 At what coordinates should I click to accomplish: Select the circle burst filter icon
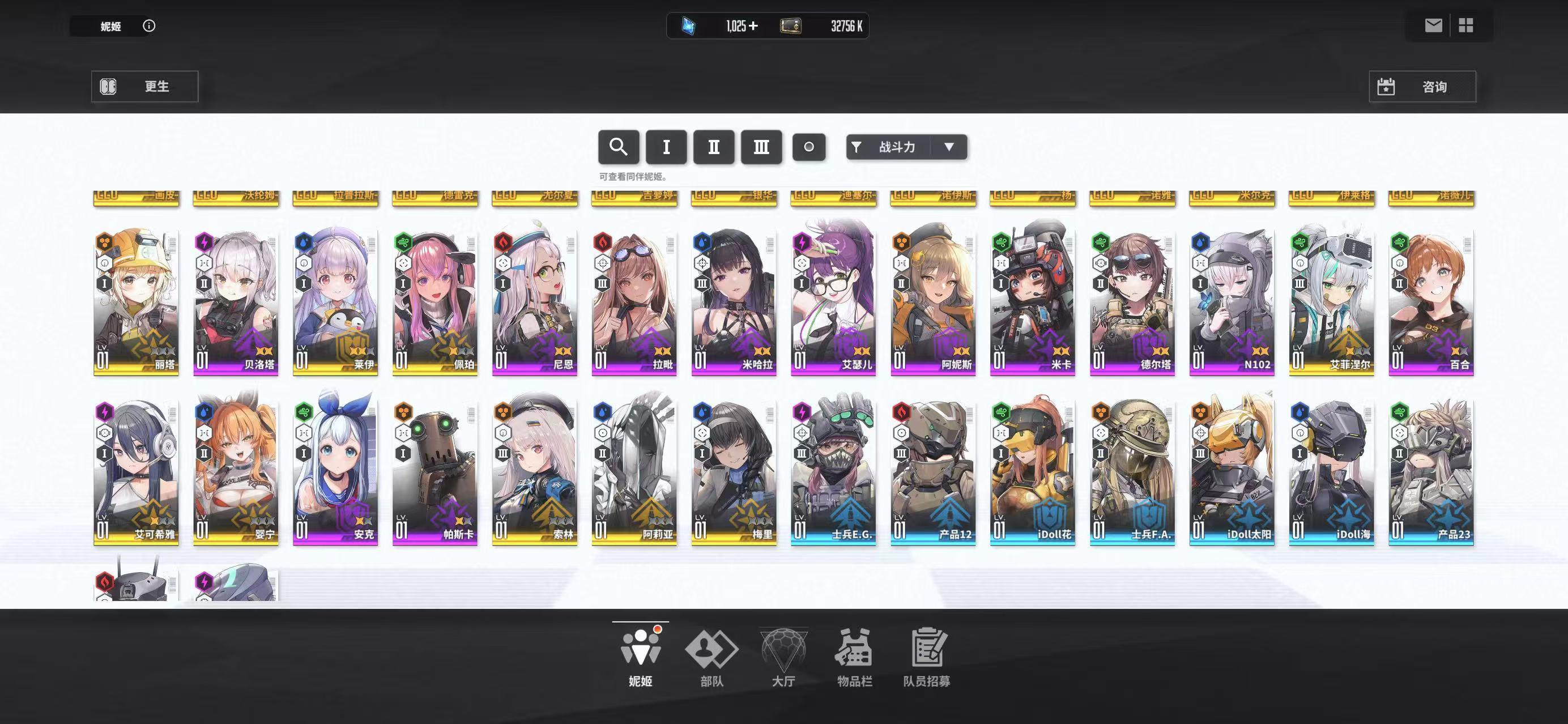coord(809,147)
